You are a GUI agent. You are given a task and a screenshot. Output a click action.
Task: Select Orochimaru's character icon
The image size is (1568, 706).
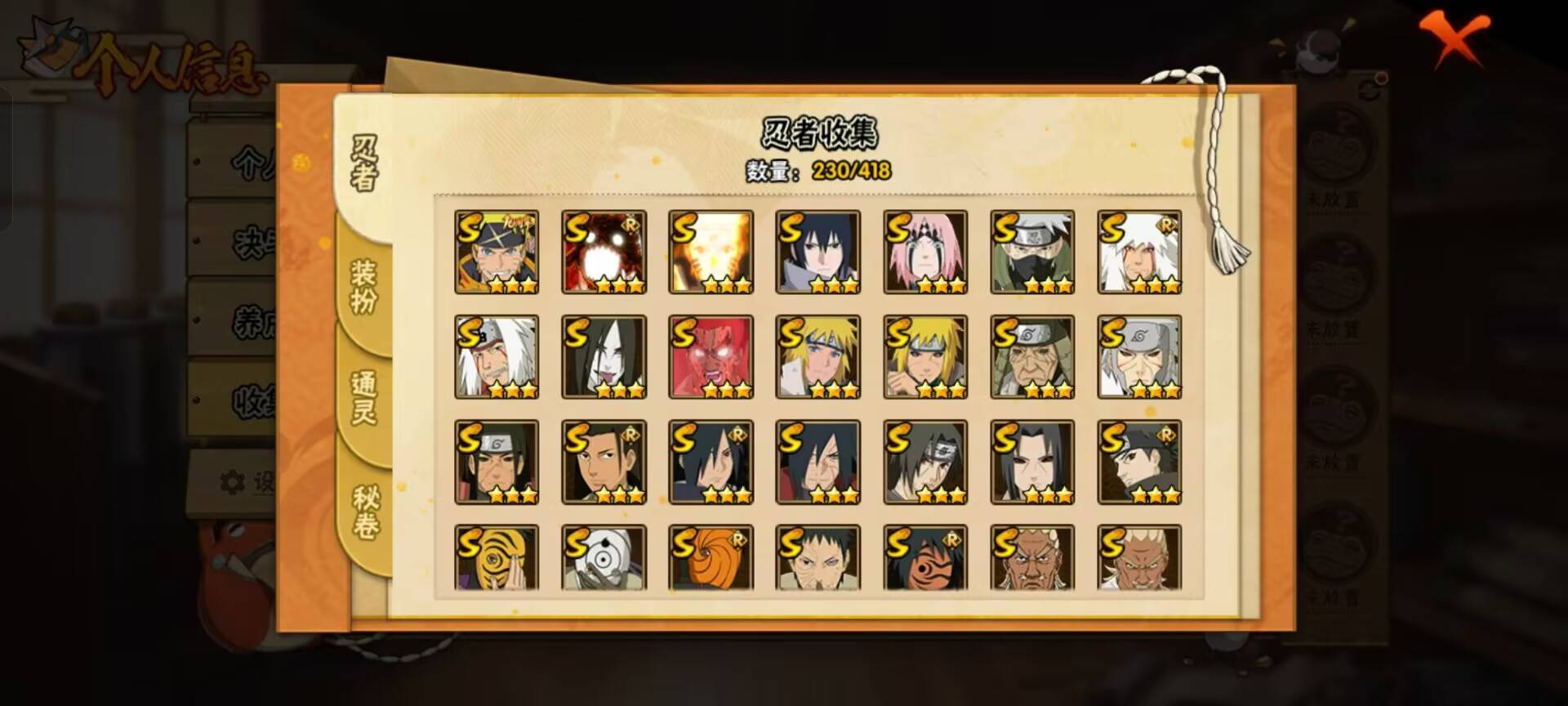tap(604, 356)
